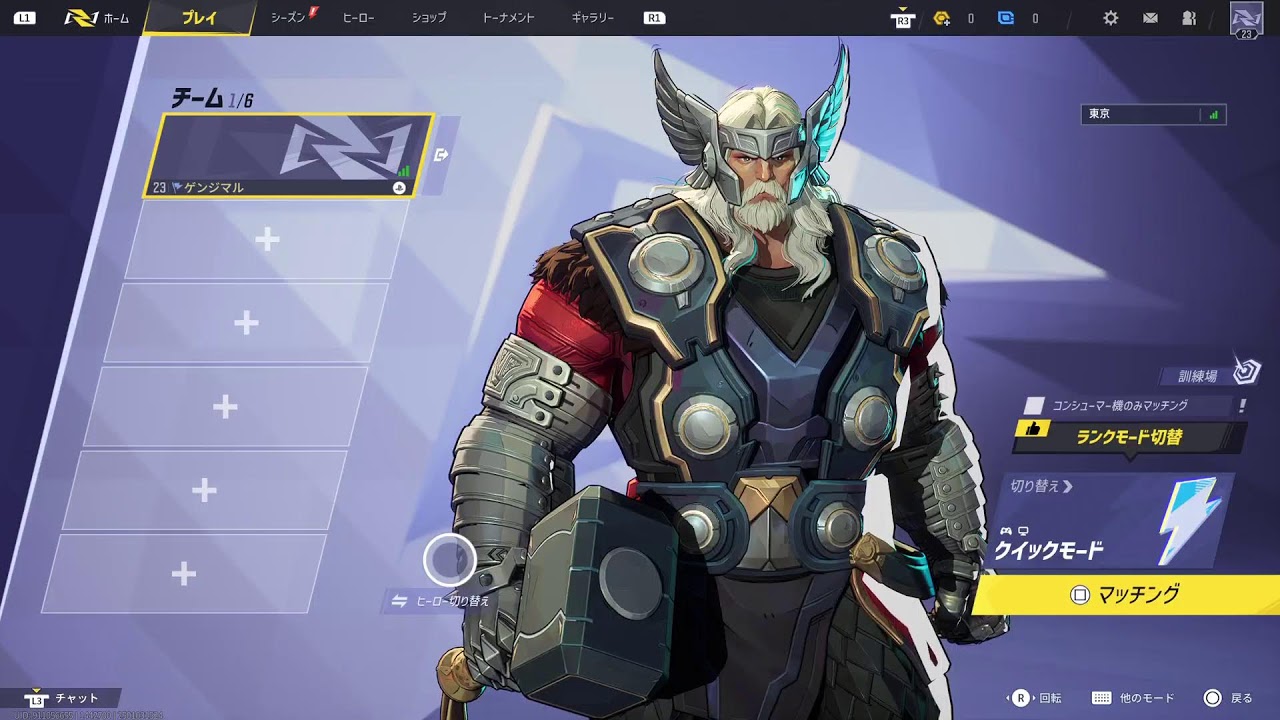The width and height of the screenshot is (1280, 720).
Task: Toggle コンシューマー機のみマッチング checkbox
Action: pos(1036,406)
